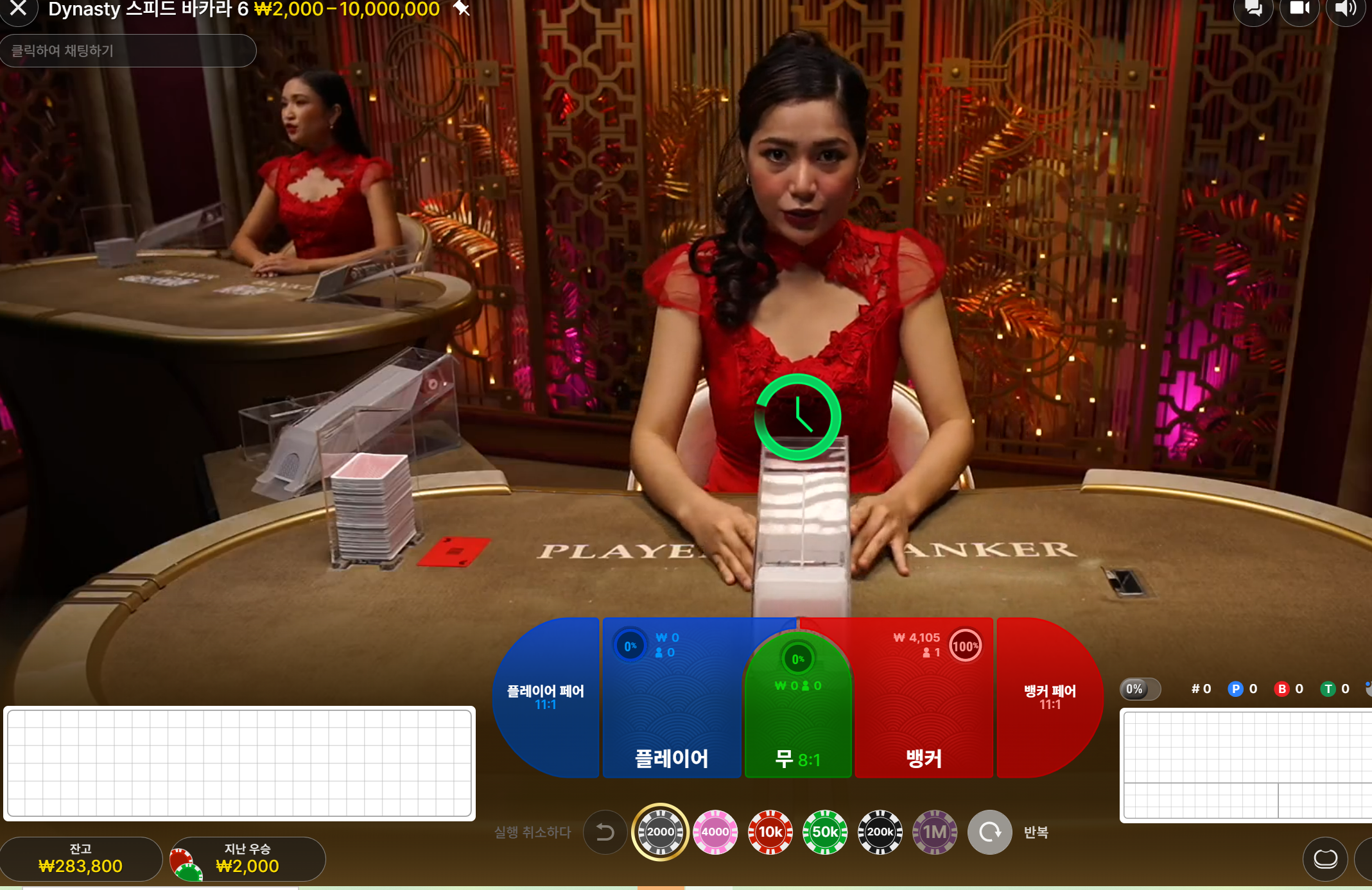Select the purple 1M chip

click(935, 832)
